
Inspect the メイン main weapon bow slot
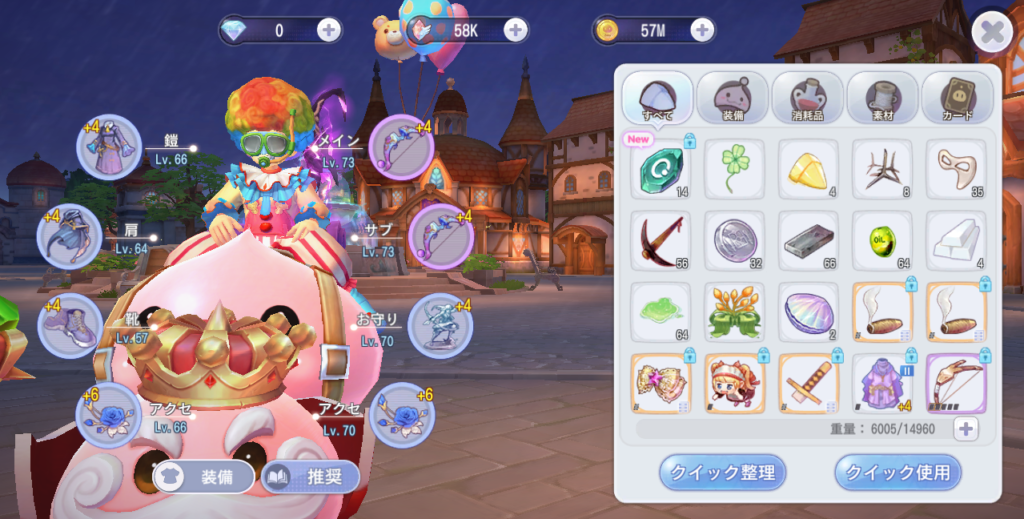coord(401,147)
